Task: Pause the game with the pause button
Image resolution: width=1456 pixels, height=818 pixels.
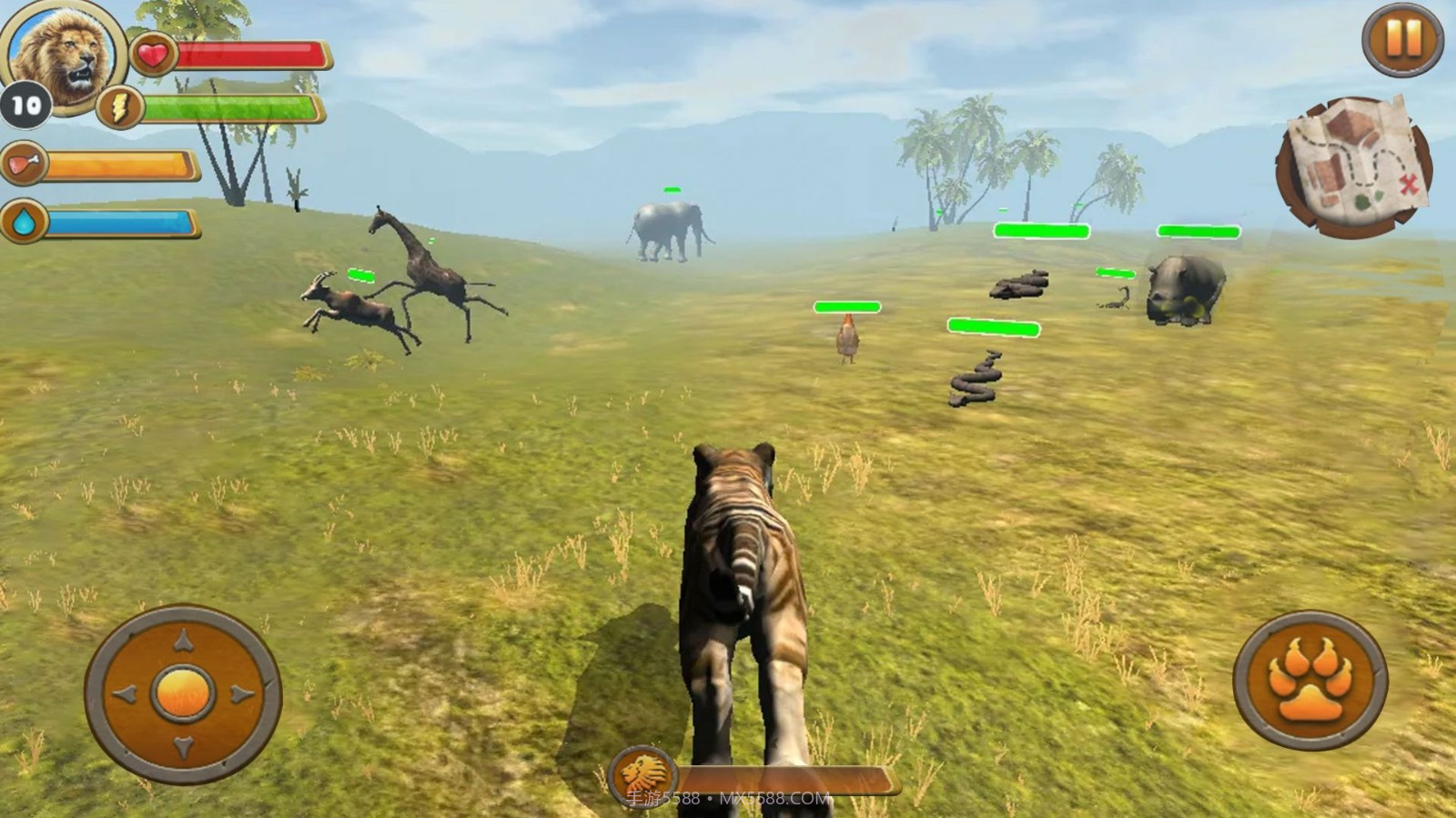Action: point(1402,39)
